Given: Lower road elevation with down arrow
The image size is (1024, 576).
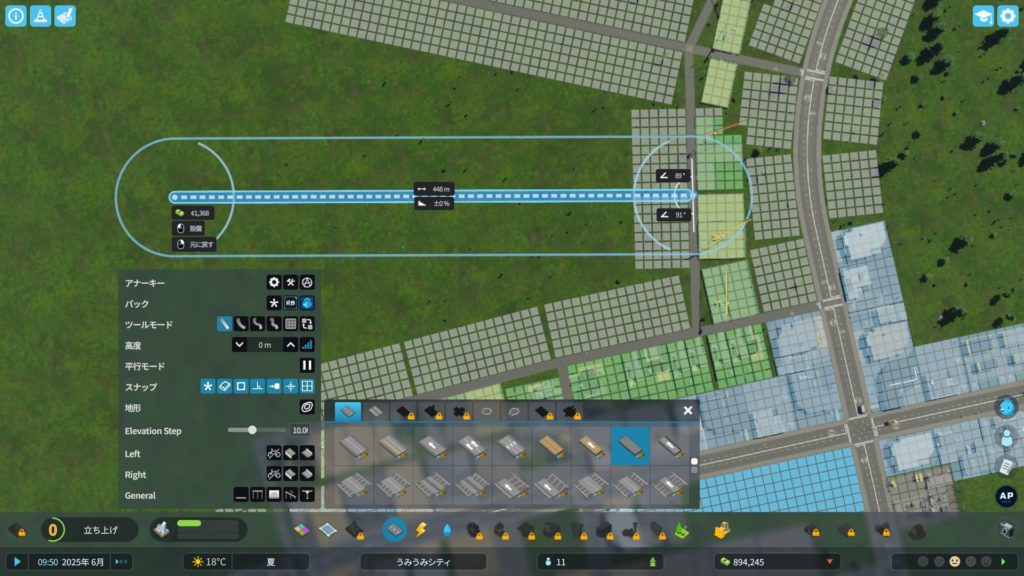Looking at the screenshot, I should click(240, 345).
